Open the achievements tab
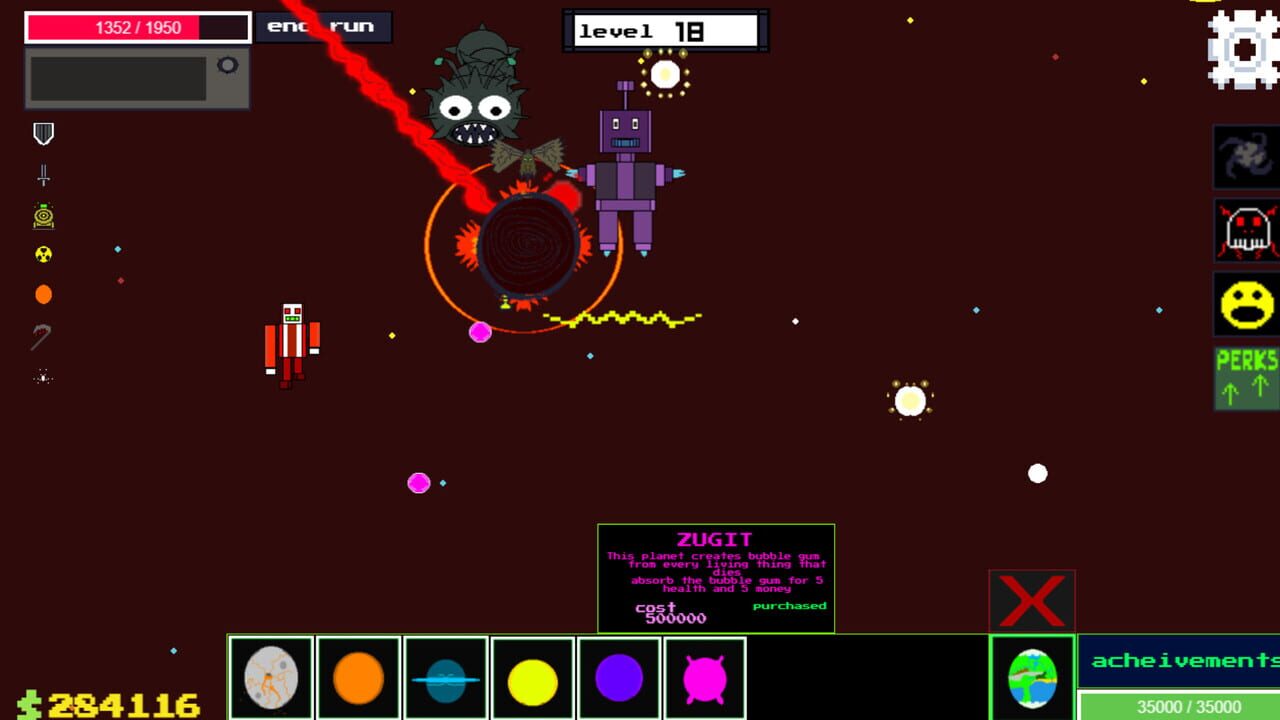The image size is (1280, 720). point(1180,660)
